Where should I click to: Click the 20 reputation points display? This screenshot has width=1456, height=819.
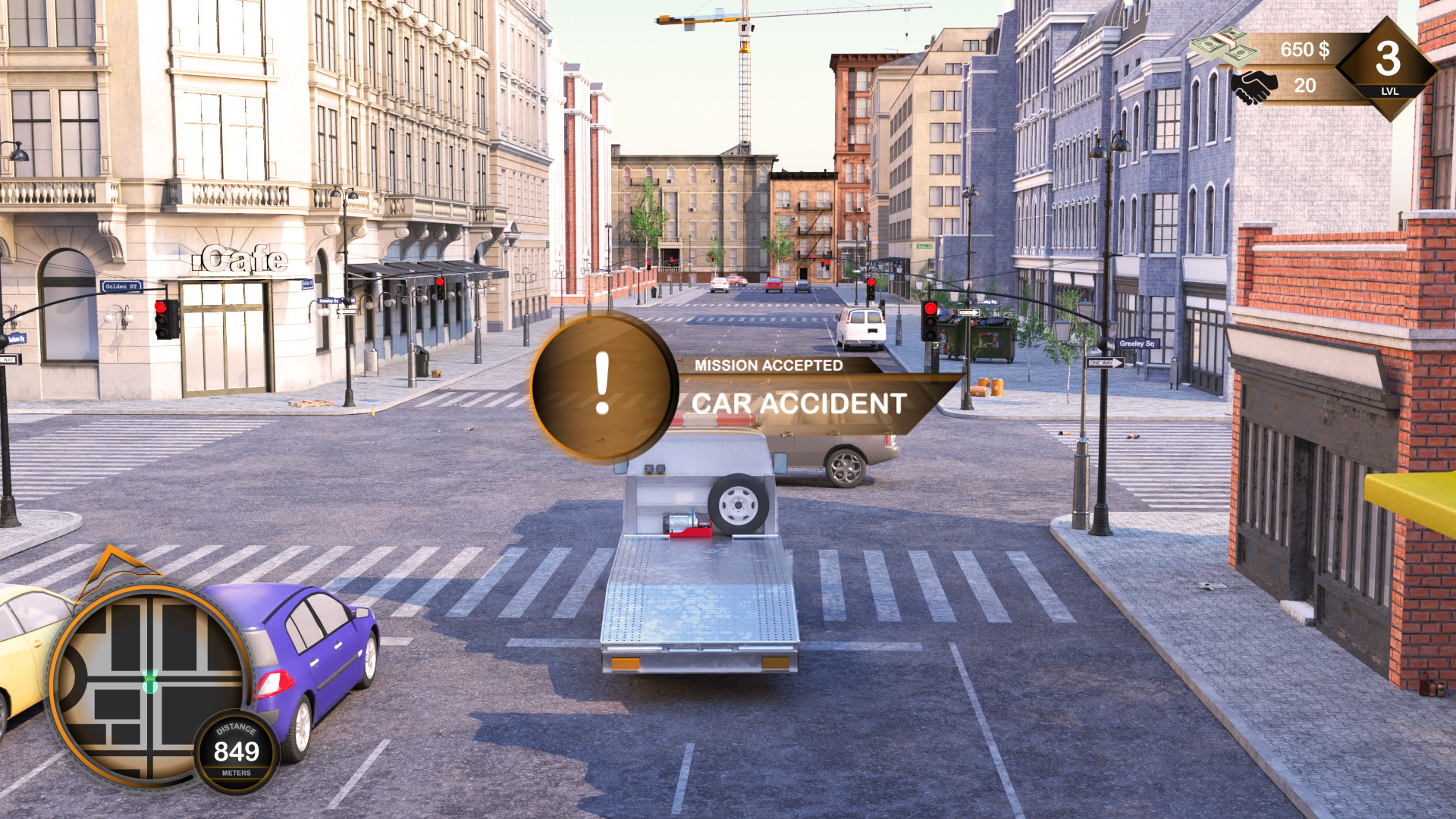point(1303,83)
